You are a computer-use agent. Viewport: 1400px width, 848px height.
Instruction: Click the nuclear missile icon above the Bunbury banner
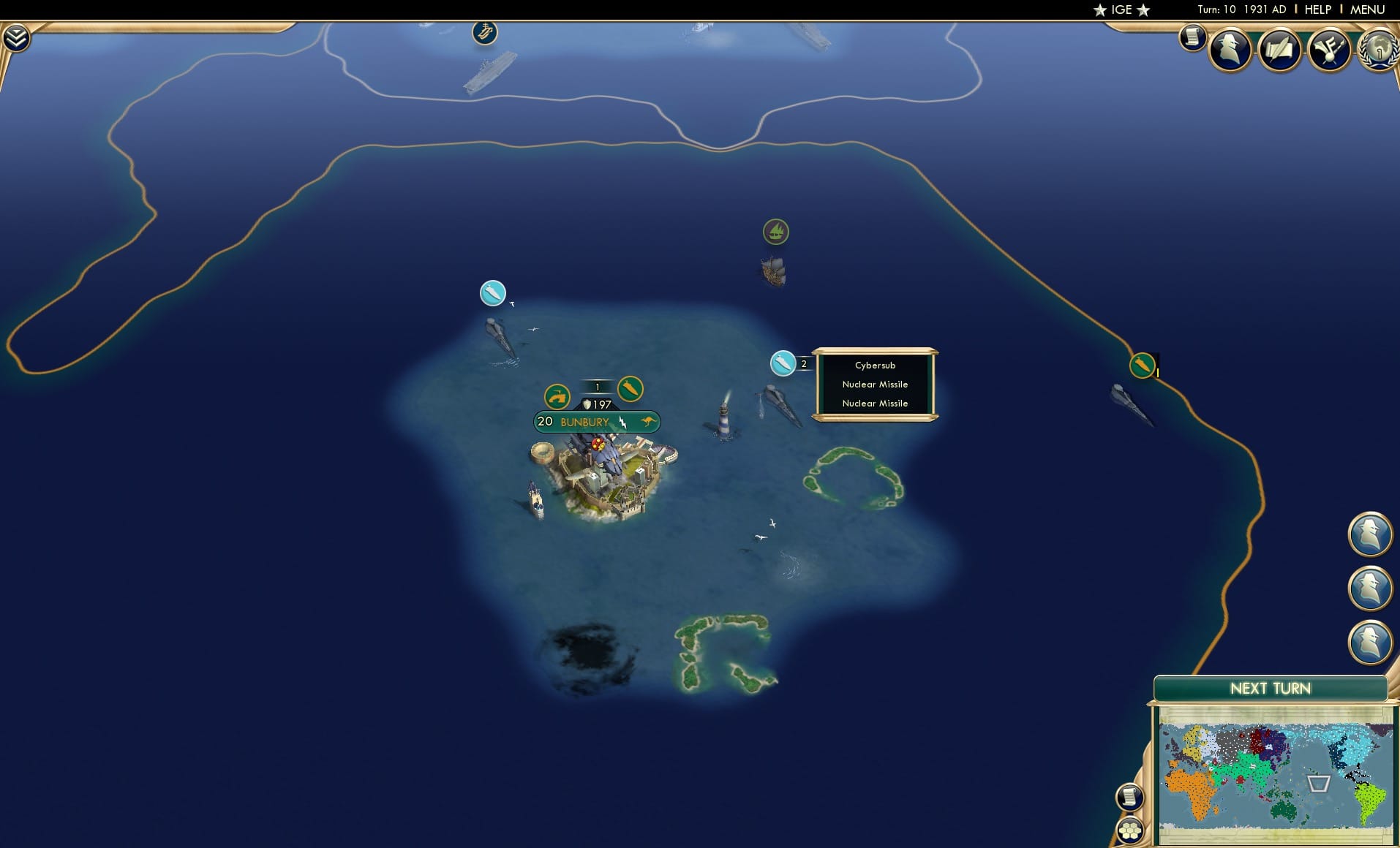click(x=629, y=390)
